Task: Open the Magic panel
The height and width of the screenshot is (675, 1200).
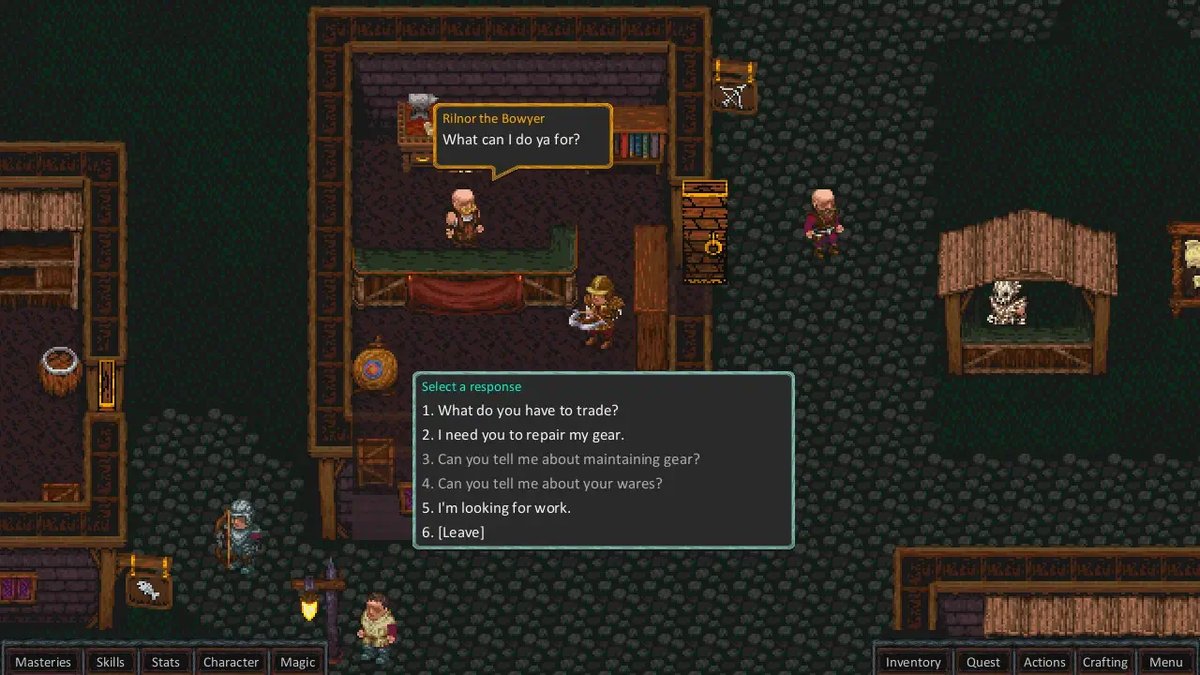Action: [x=298, y=662]
